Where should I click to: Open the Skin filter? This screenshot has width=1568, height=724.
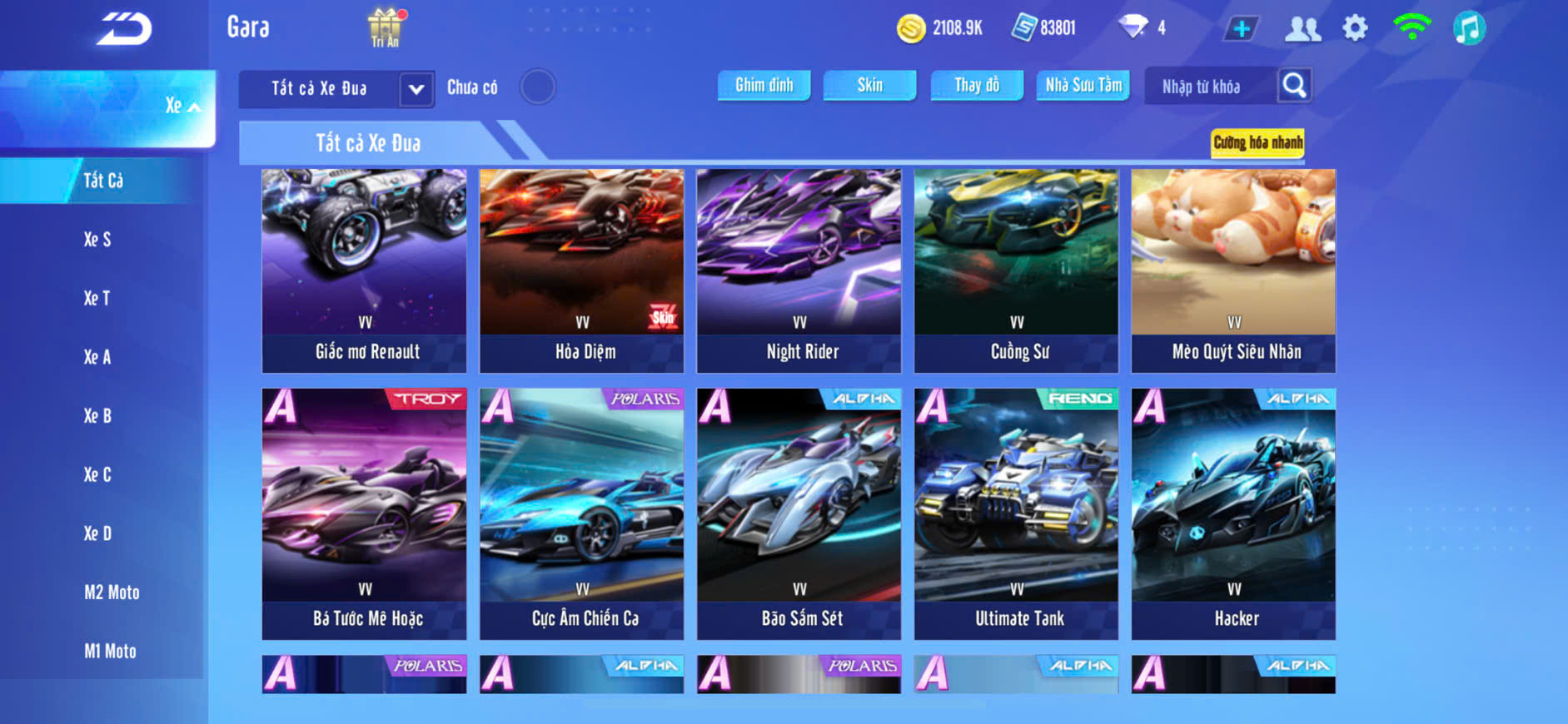point(869,85)
